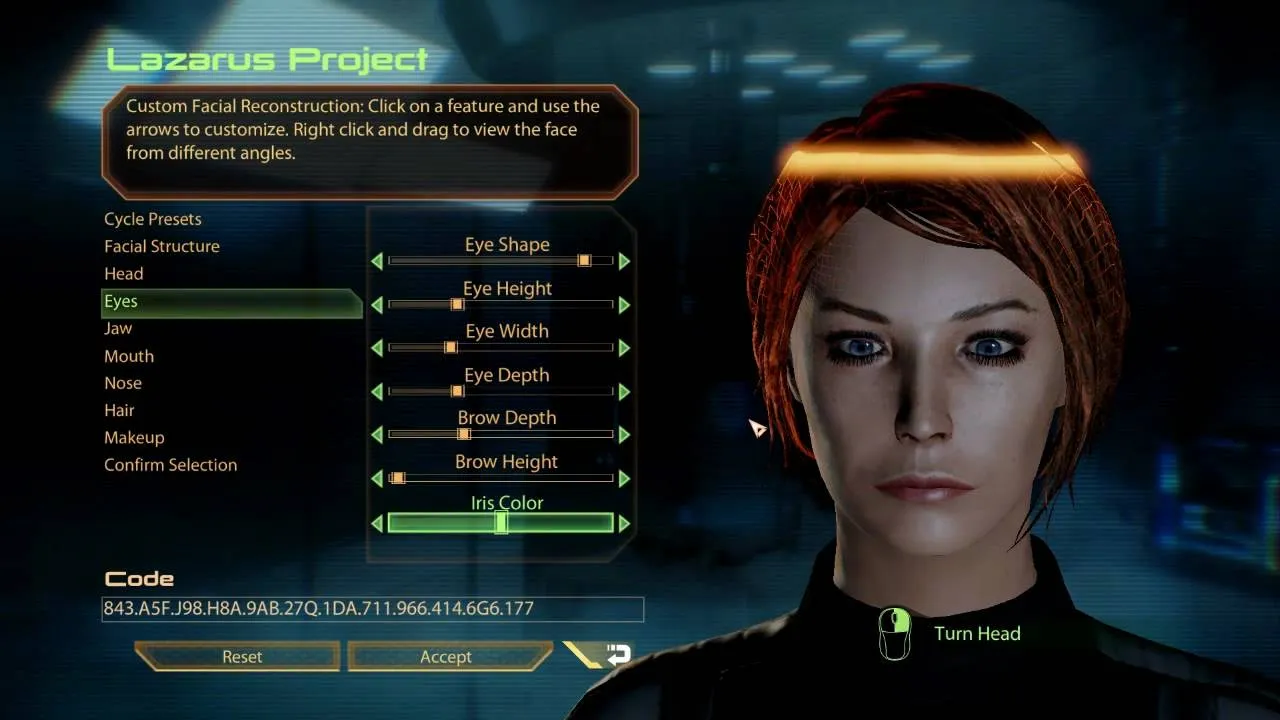Decrease Eye Height with the left arrow
The image size is (1280, 720).
[377, 305]
